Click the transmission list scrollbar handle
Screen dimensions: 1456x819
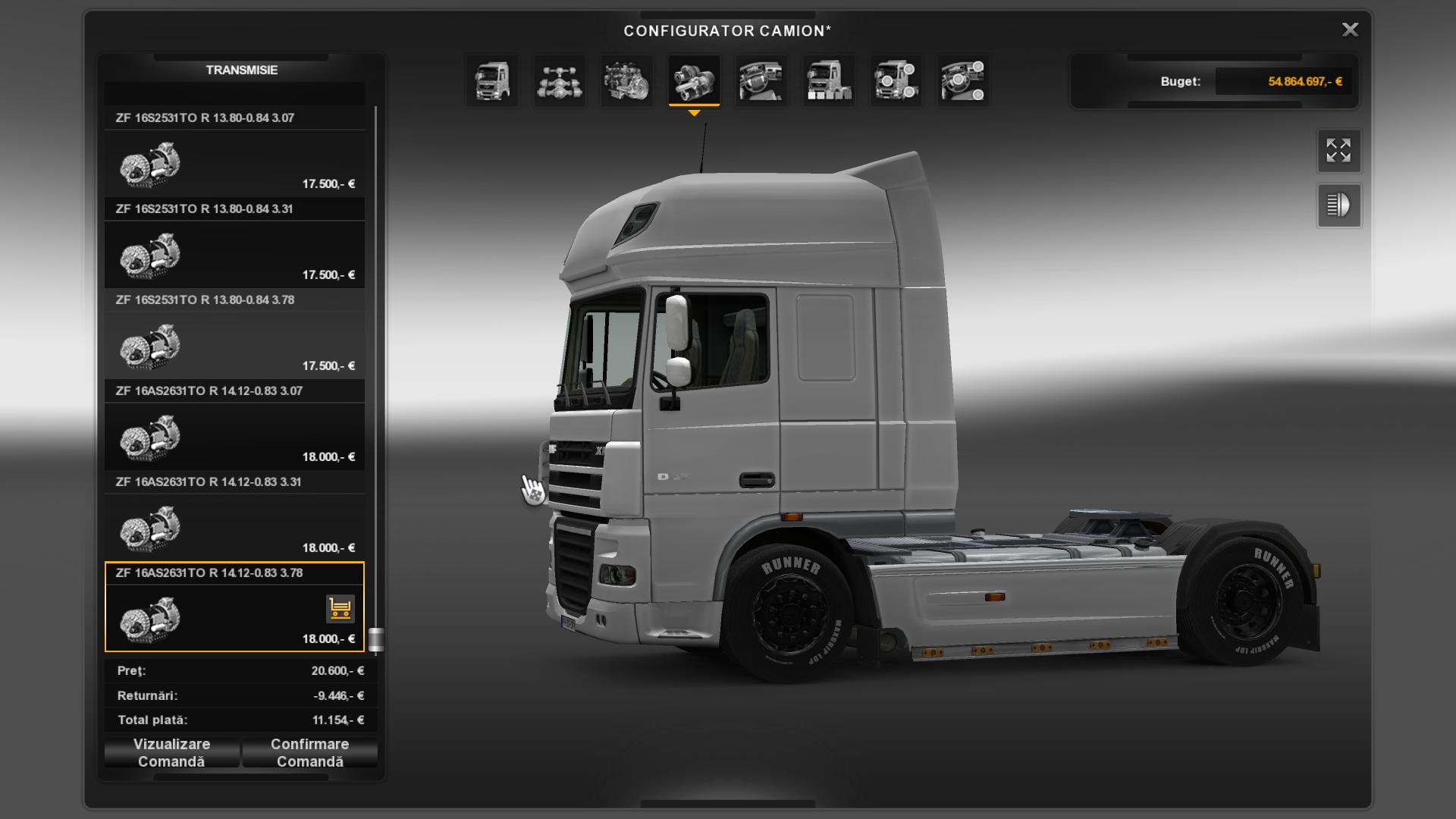(376, 639)
